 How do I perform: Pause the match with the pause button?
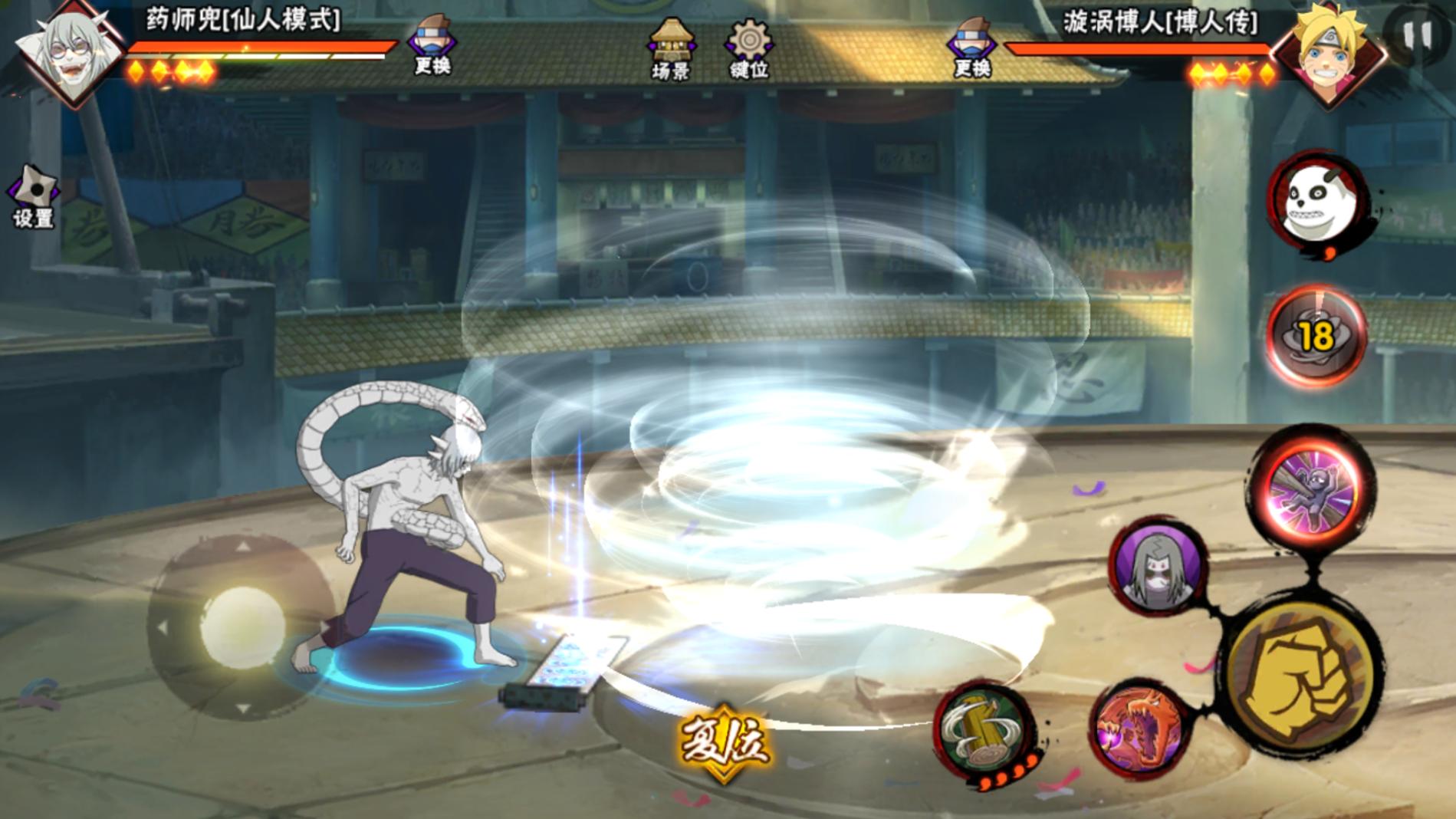[x=1417, y=35]
